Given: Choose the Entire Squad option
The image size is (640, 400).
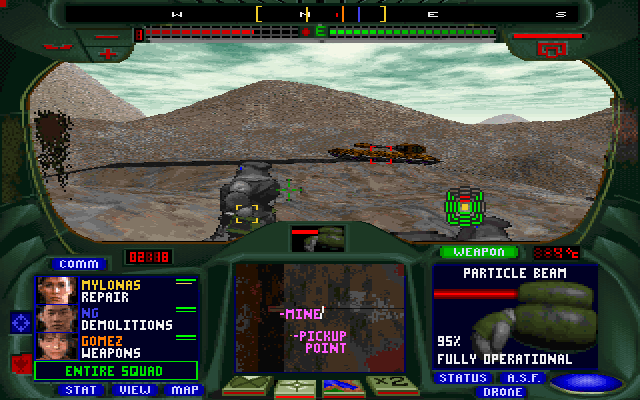Looking at the screenshot, I should coord(116,370).
